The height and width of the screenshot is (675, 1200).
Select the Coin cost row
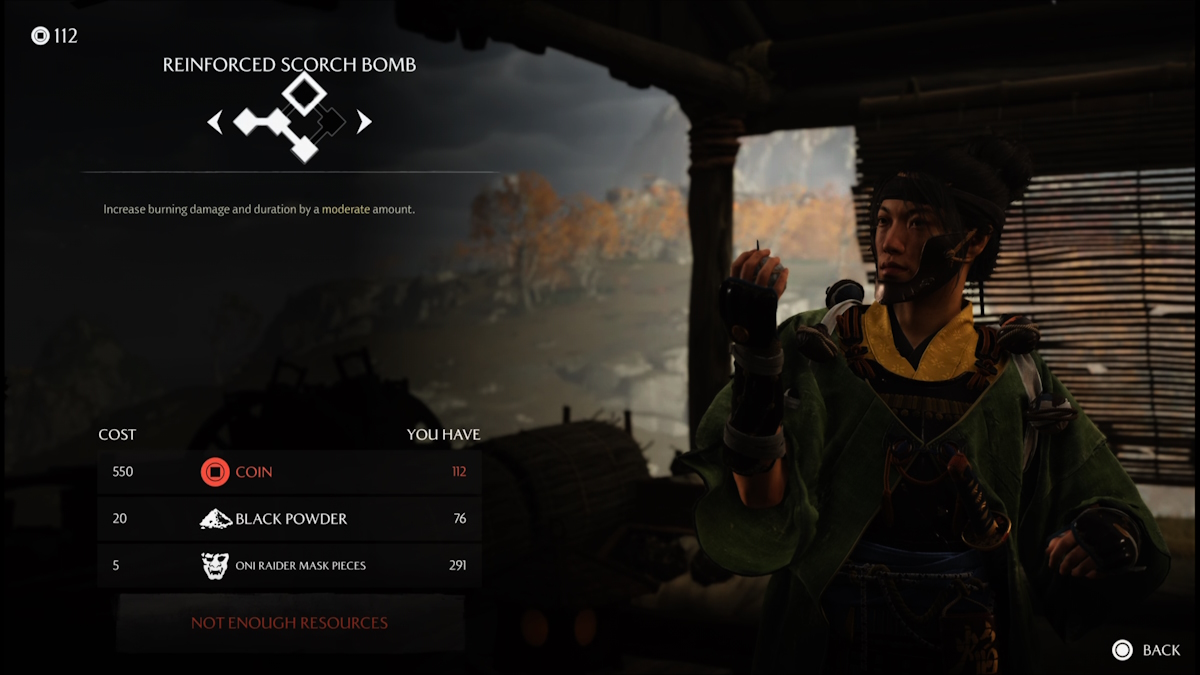pos(289,472)
